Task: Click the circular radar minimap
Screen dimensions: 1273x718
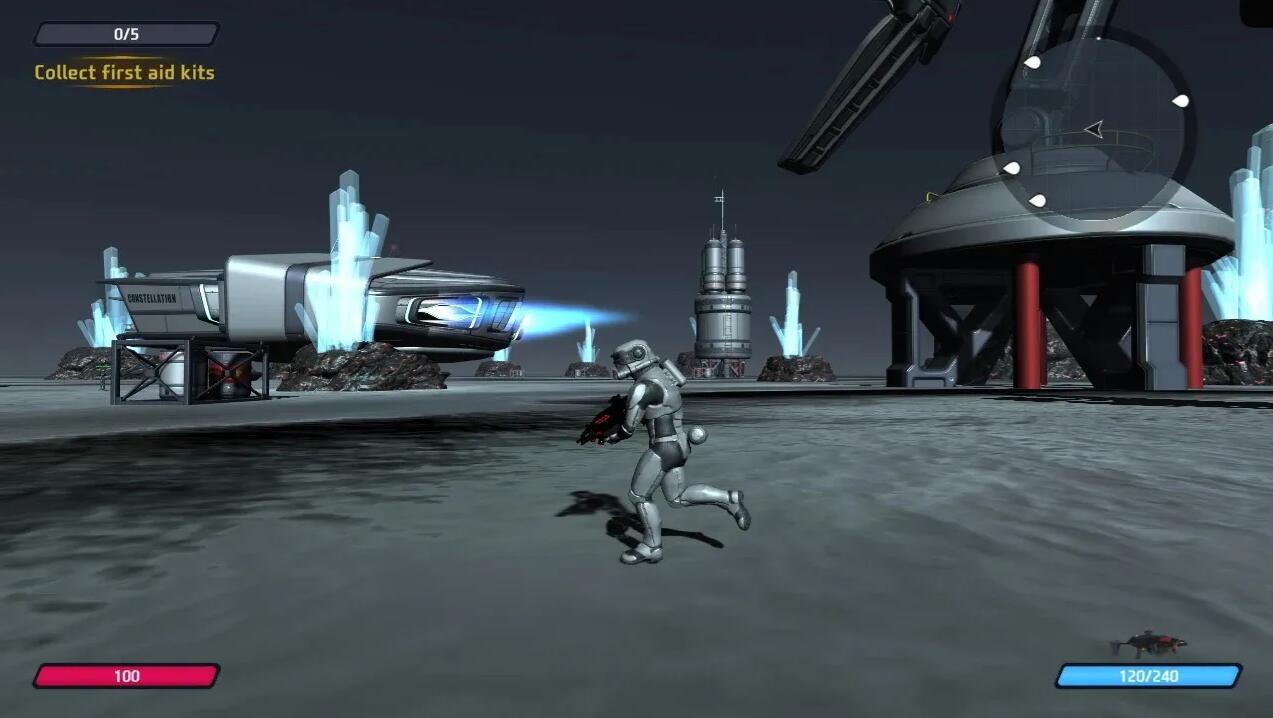Action: tap(1094, 129)
